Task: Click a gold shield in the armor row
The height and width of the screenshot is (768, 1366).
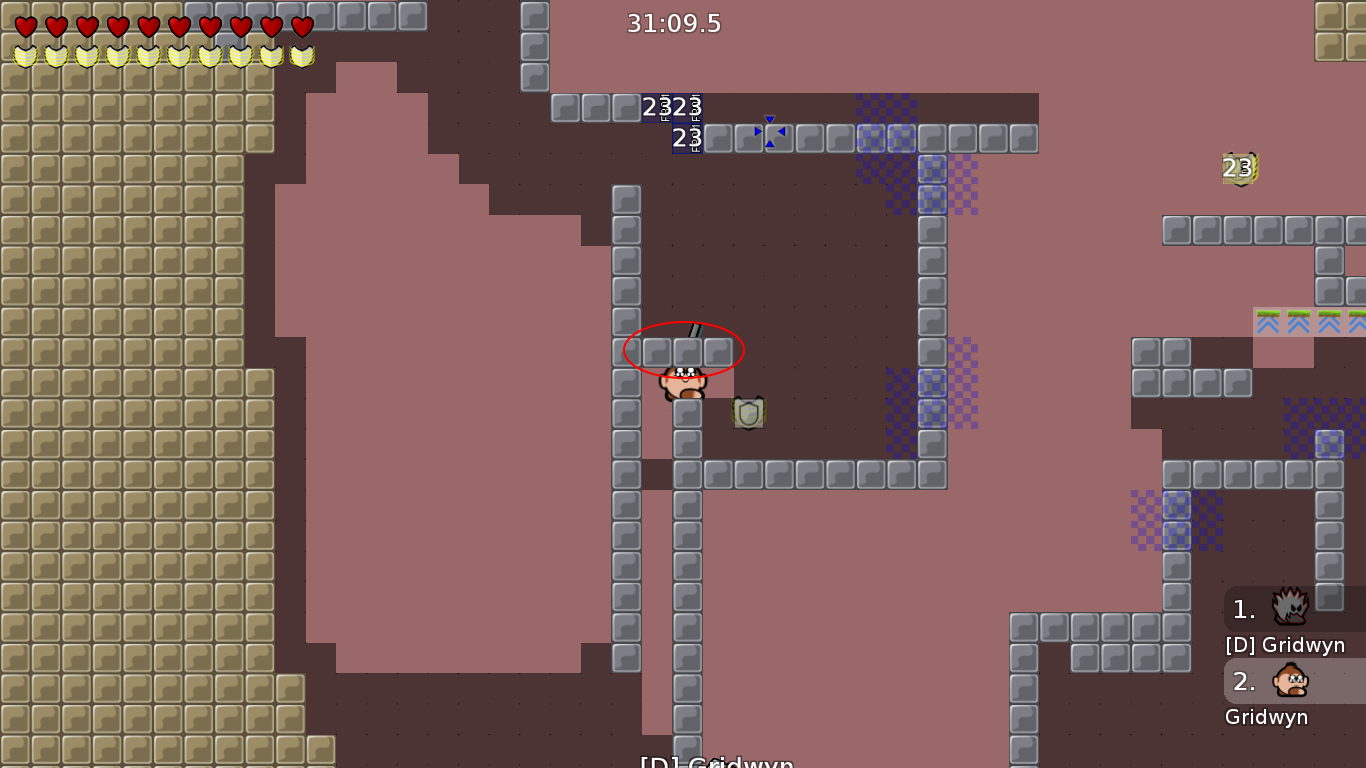Action: tap(23, 55)
